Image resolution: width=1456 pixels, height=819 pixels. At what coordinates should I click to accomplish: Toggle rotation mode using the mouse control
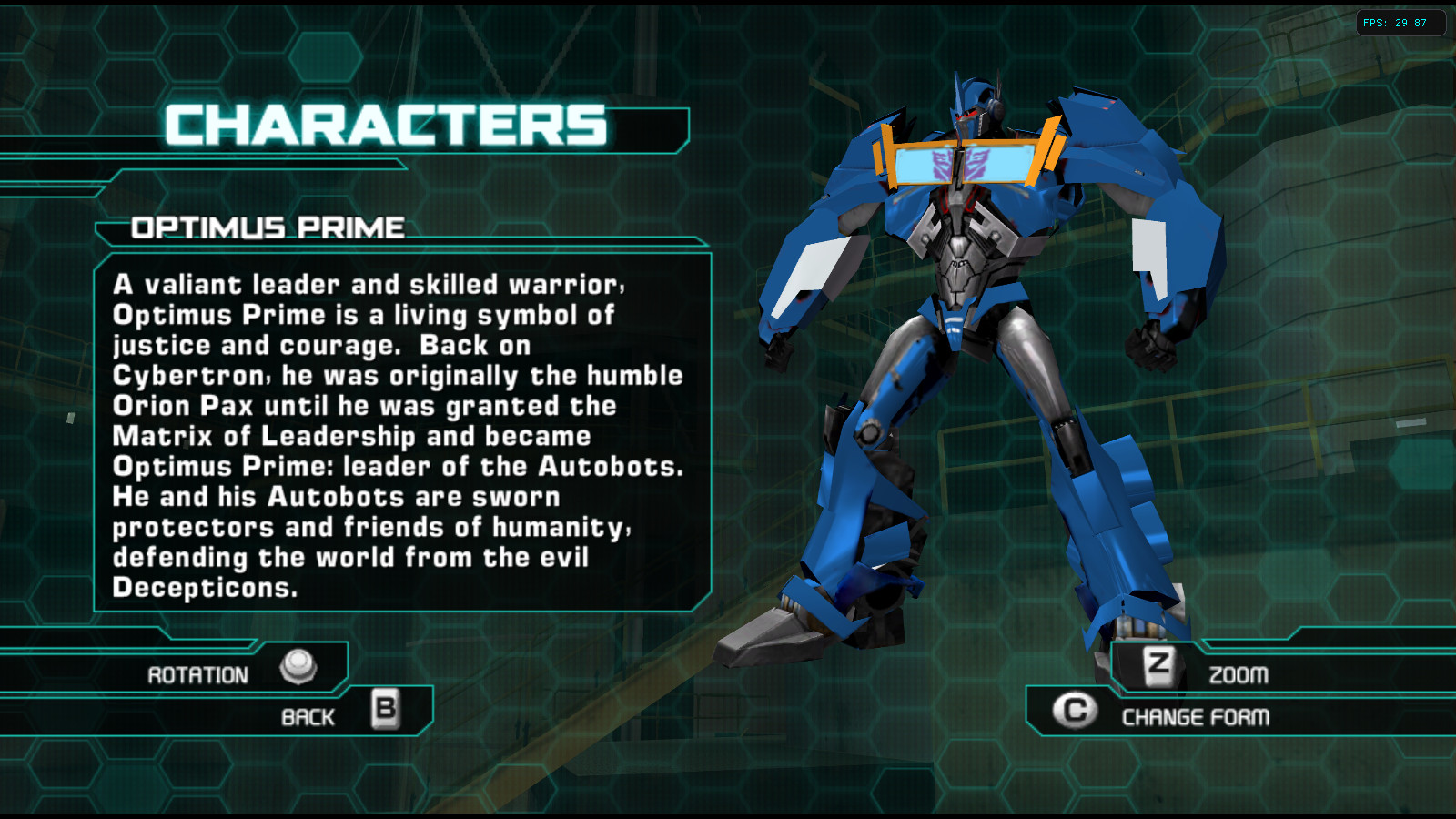298,669
